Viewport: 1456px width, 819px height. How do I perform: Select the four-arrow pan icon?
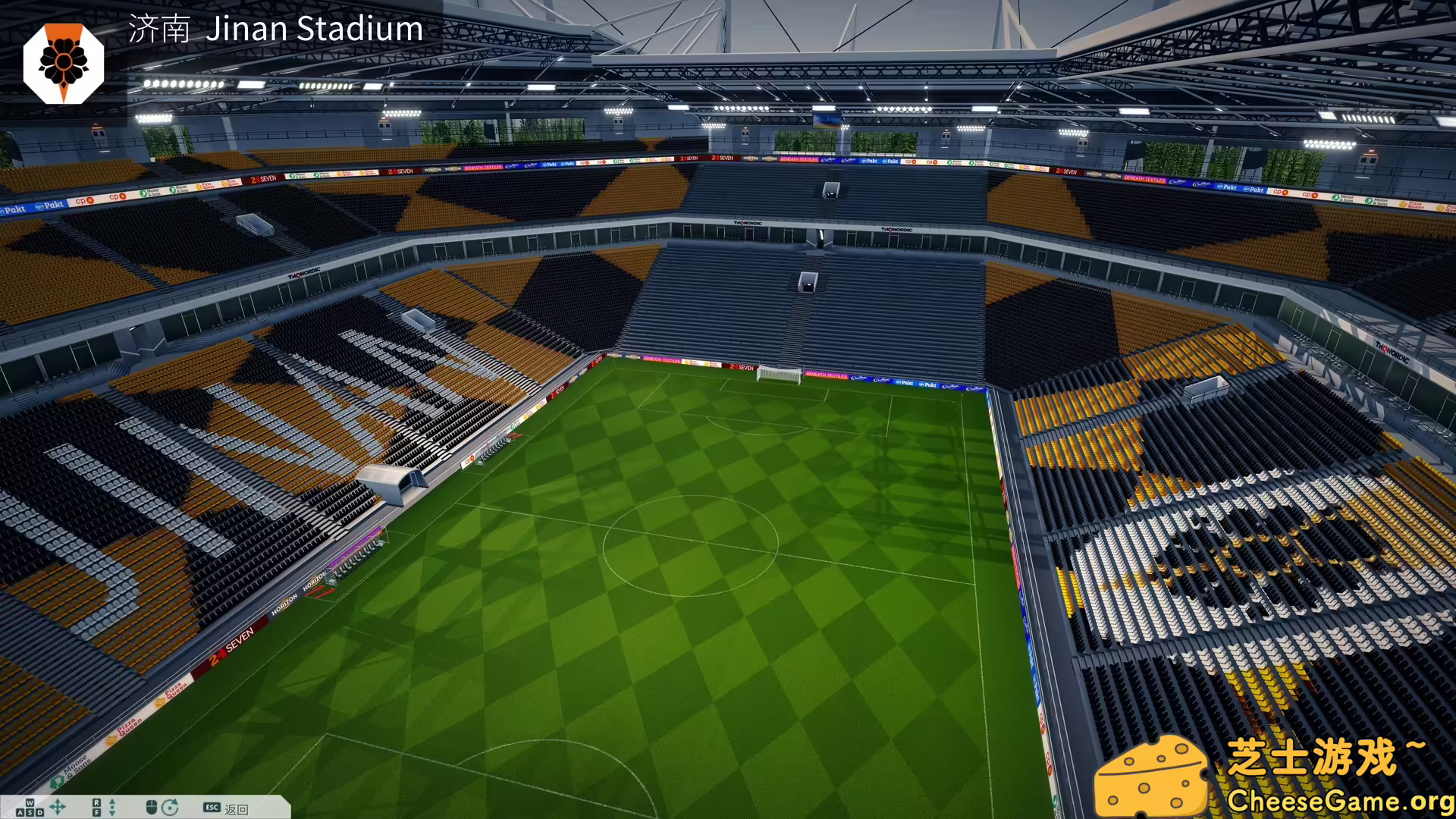click(58, 805)
